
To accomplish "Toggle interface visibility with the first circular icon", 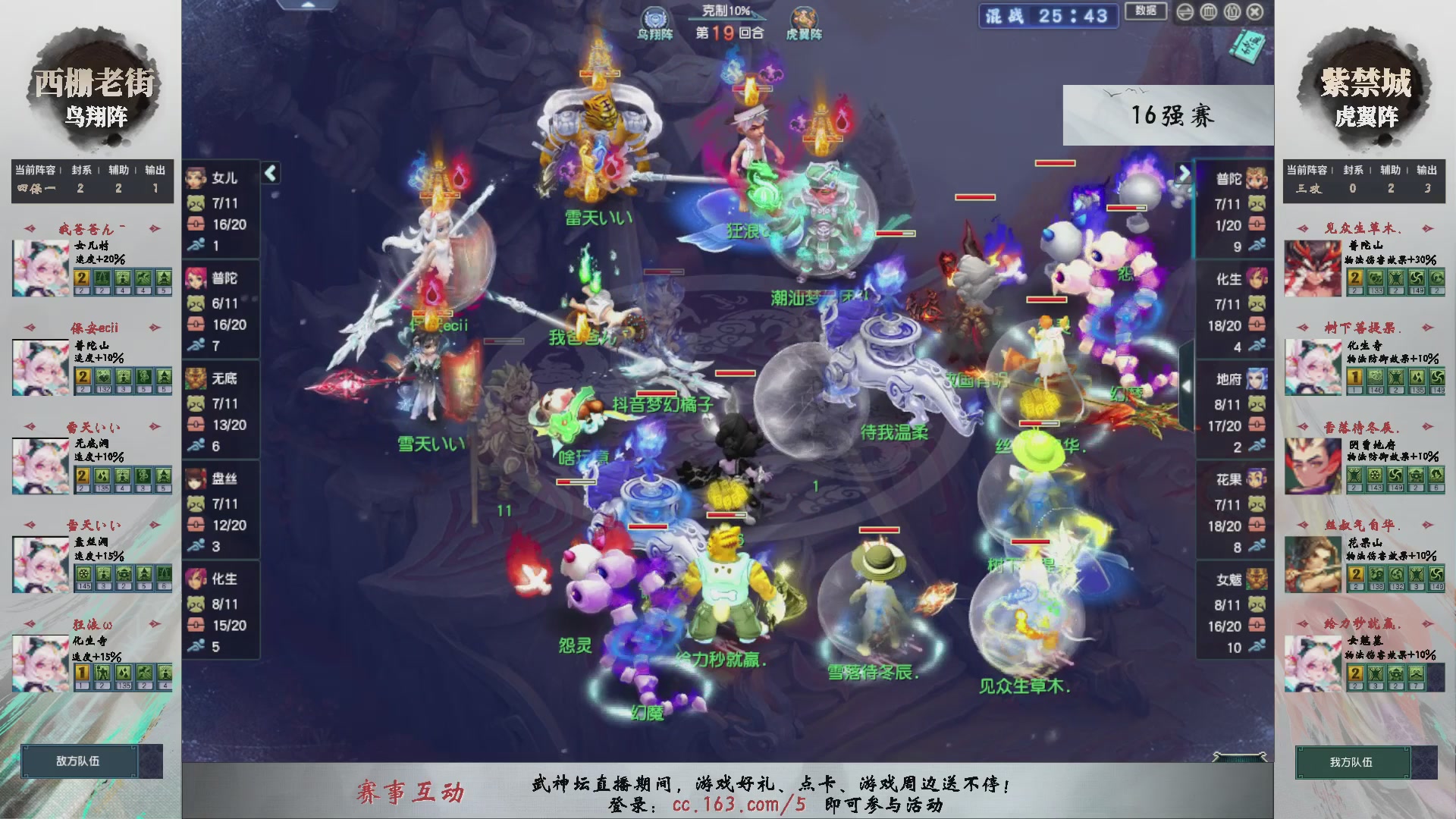I will point(1185,12).
